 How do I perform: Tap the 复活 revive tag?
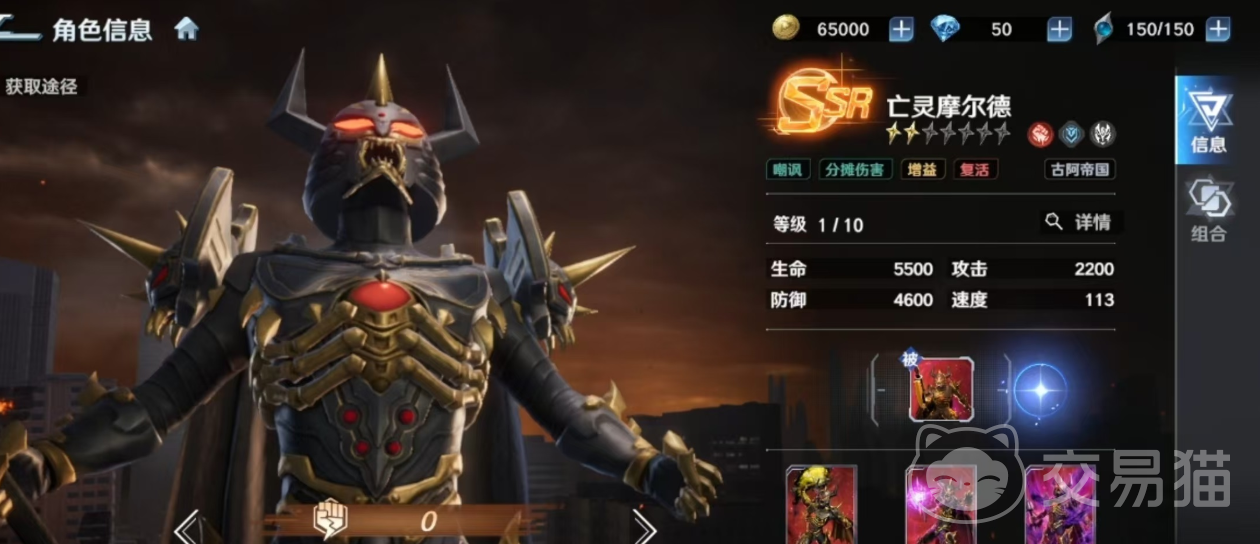pos(975,169)
